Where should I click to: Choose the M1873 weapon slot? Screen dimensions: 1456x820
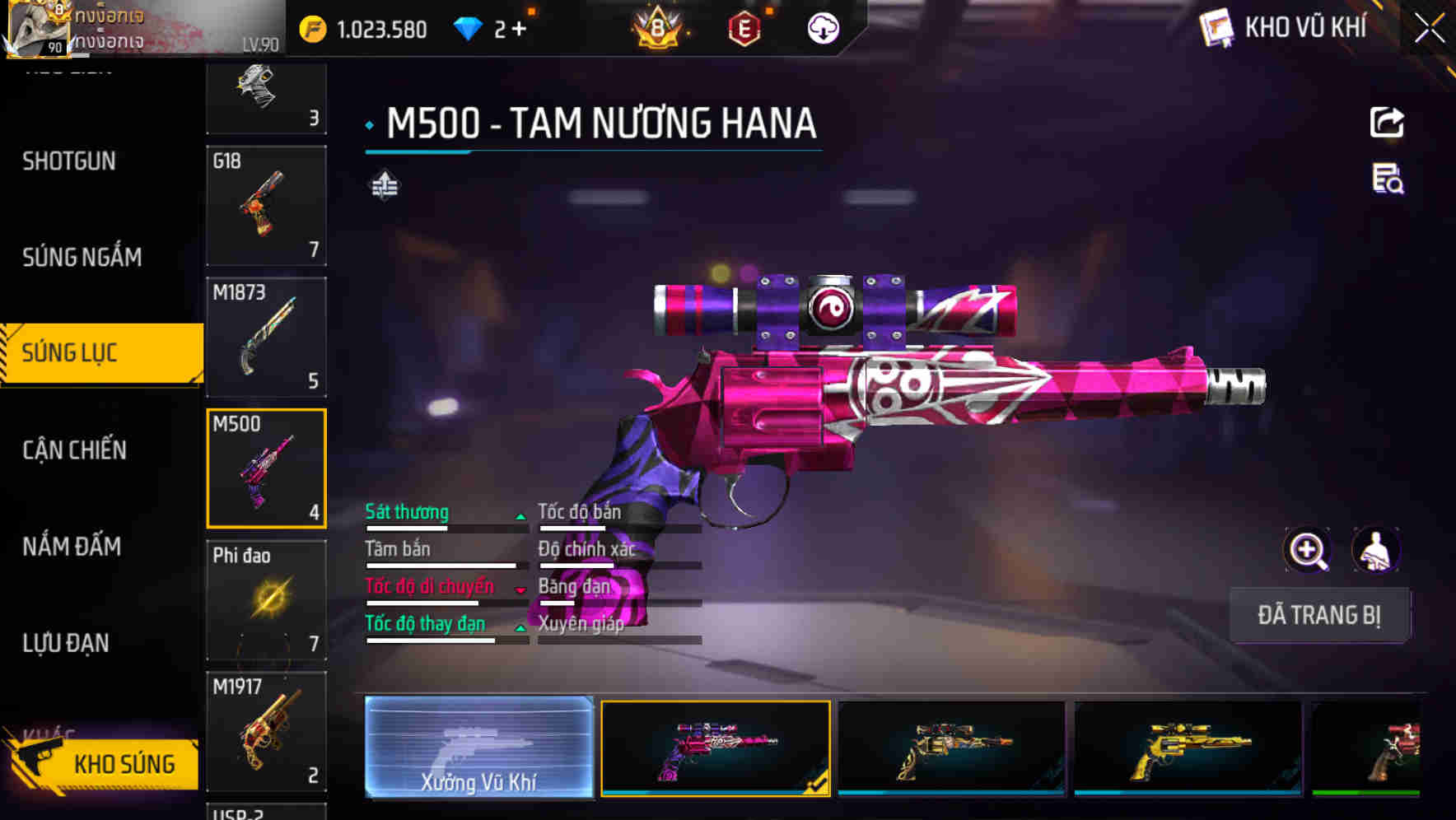[266, 338]
